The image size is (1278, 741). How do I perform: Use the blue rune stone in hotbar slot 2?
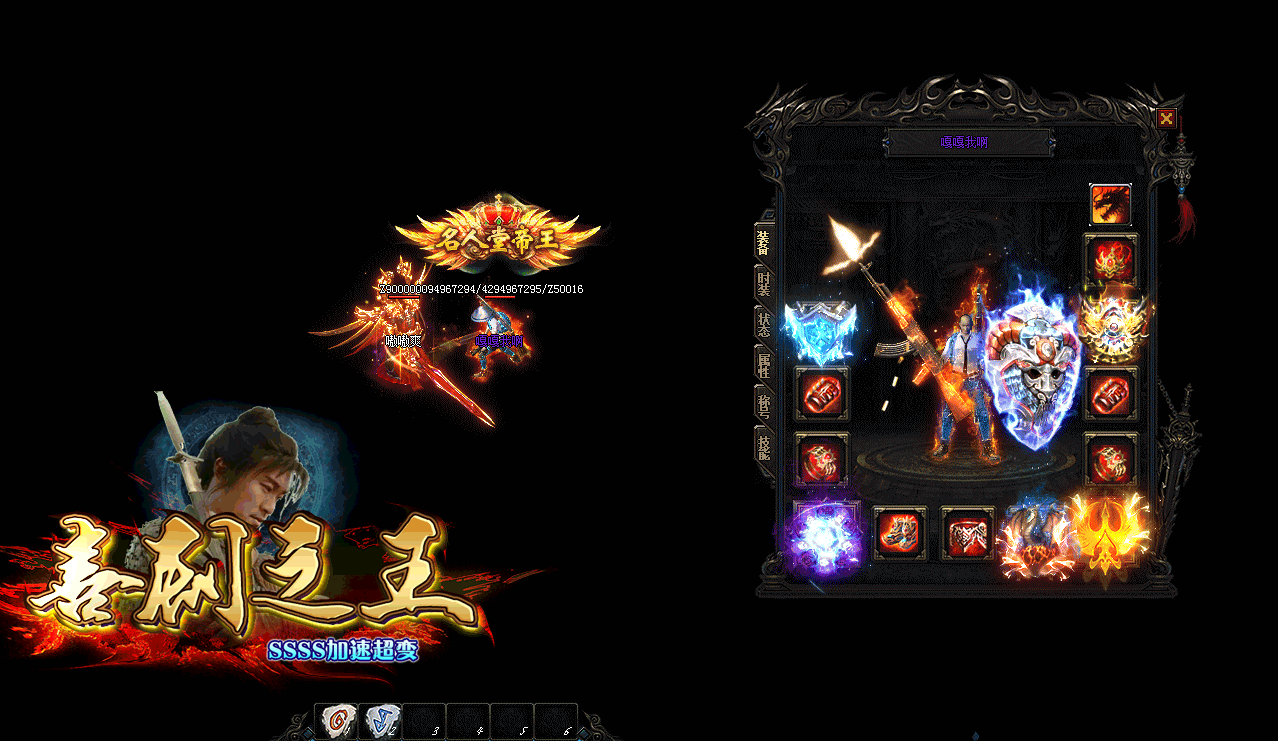pyautogui.click(x=380, y=721)
